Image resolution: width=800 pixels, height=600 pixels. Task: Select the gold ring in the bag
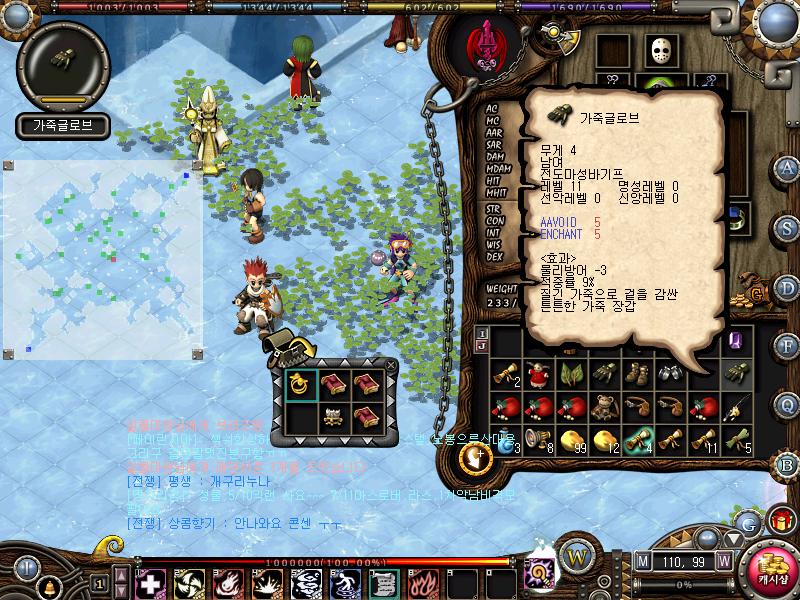pos(301,384)
